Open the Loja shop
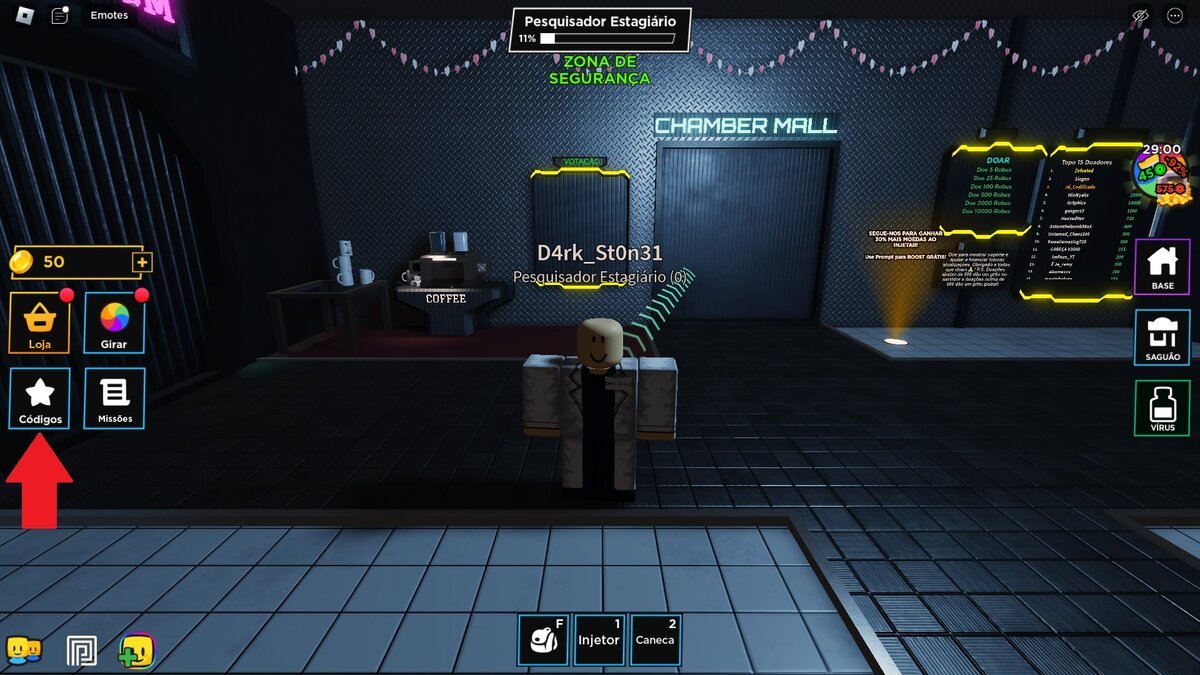1200x675 pixels. (40, 323)
